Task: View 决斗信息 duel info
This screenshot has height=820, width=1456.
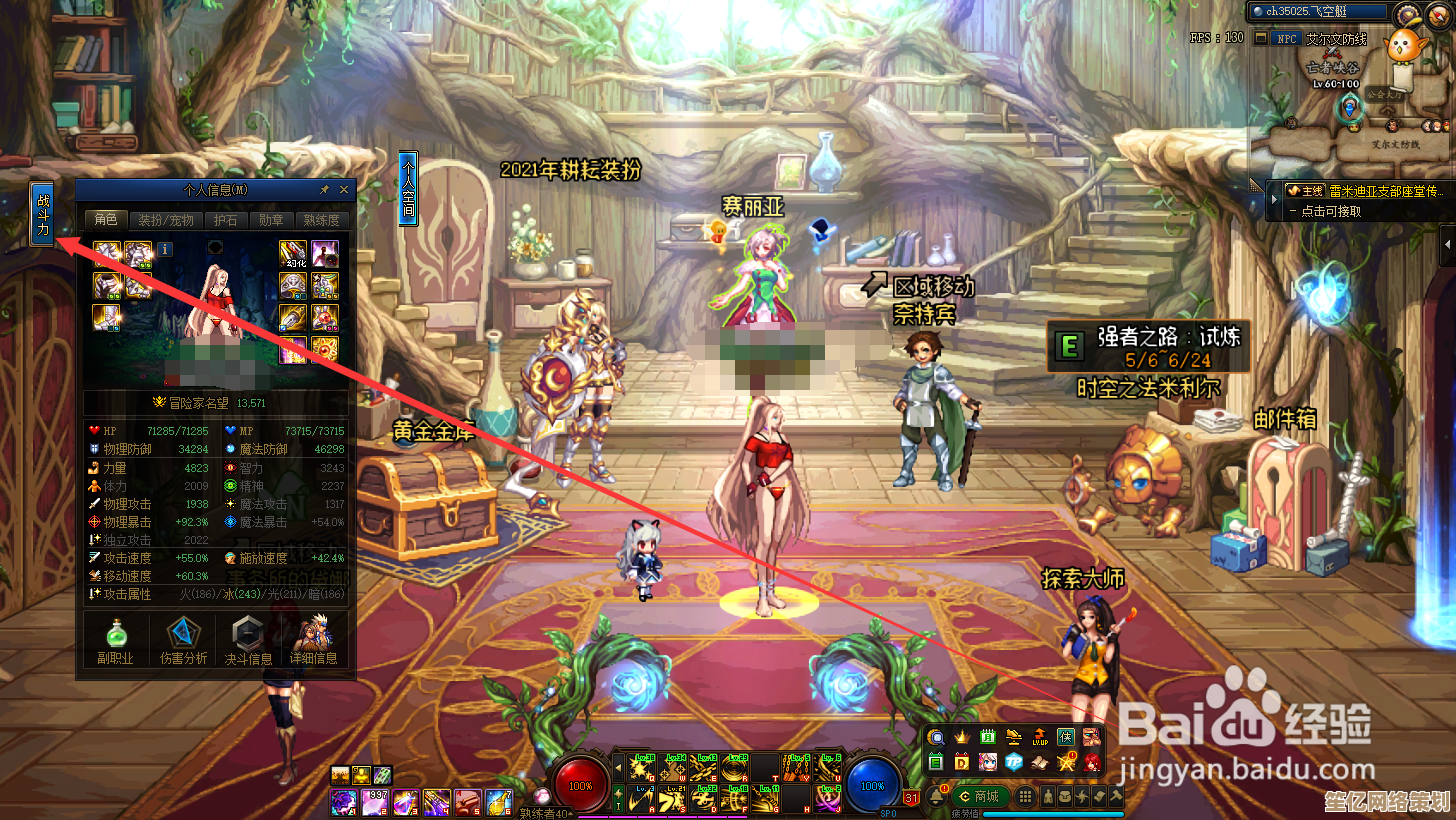Action: coord(248,640)
